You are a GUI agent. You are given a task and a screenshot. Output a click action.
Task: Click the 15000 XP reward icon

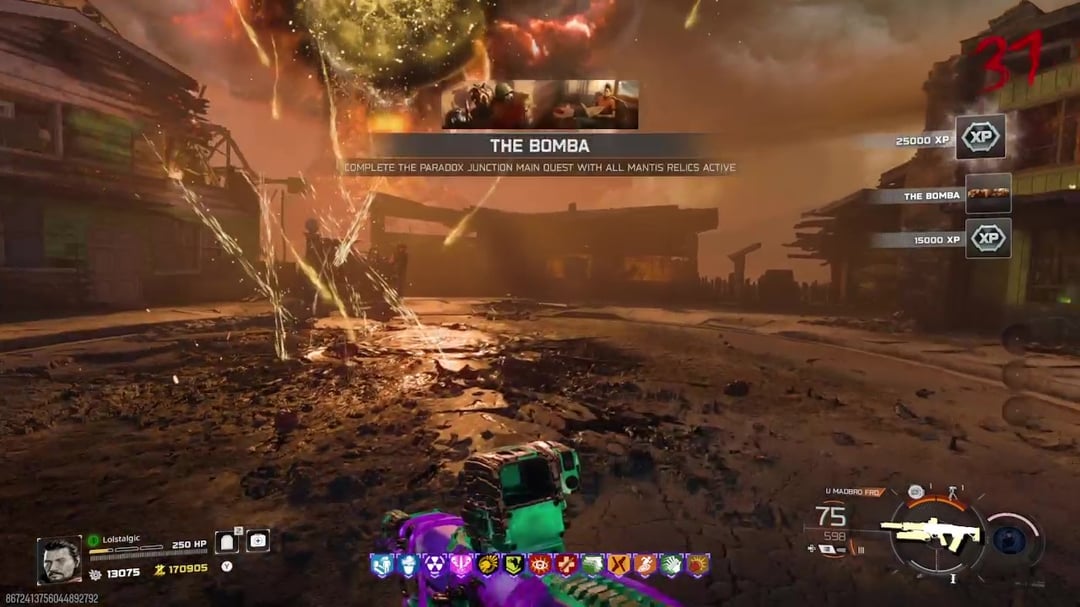click(988, 239)
